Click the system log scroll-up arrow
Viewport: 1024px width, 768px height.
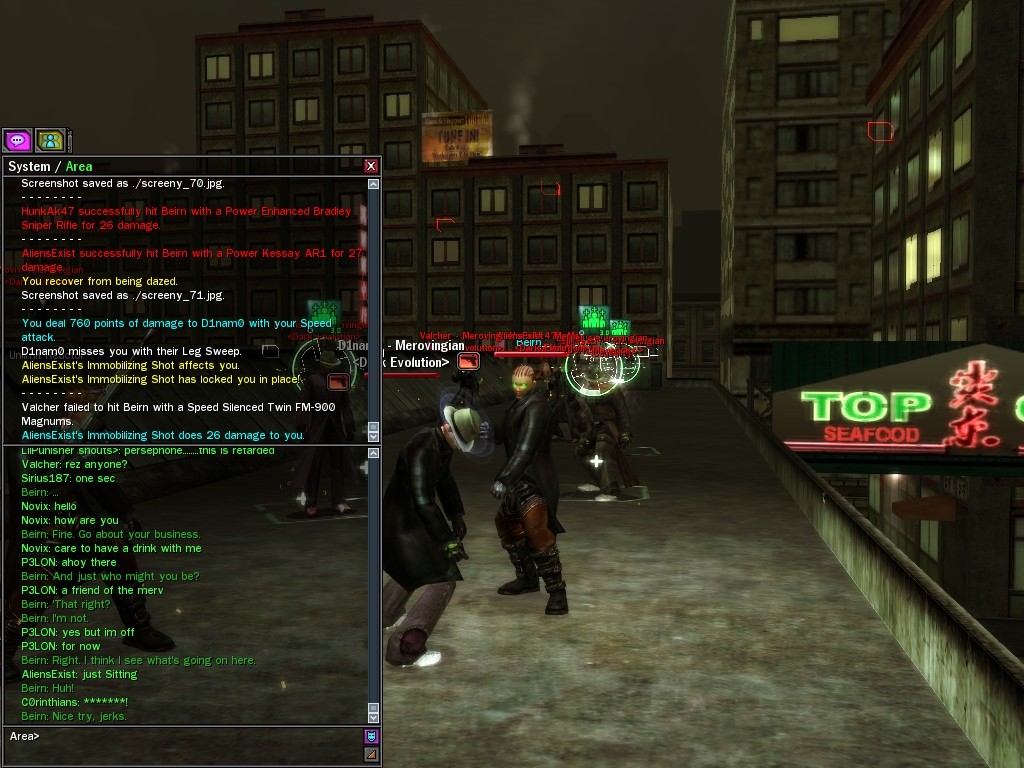click(374, 184)
